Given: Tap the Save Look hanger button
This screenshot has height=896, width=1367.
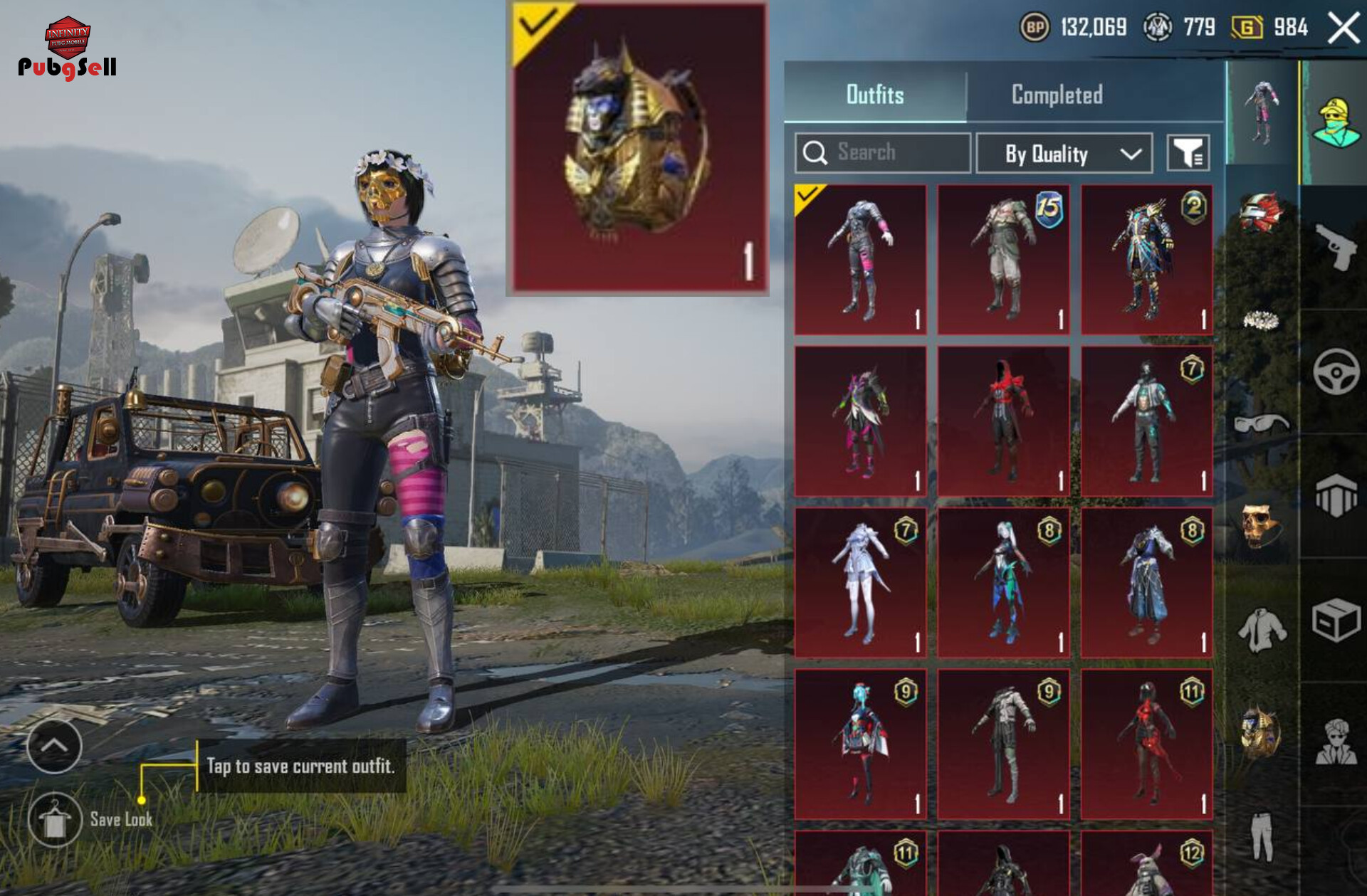Looking at the screenshot, I should (x=55, y=819).
